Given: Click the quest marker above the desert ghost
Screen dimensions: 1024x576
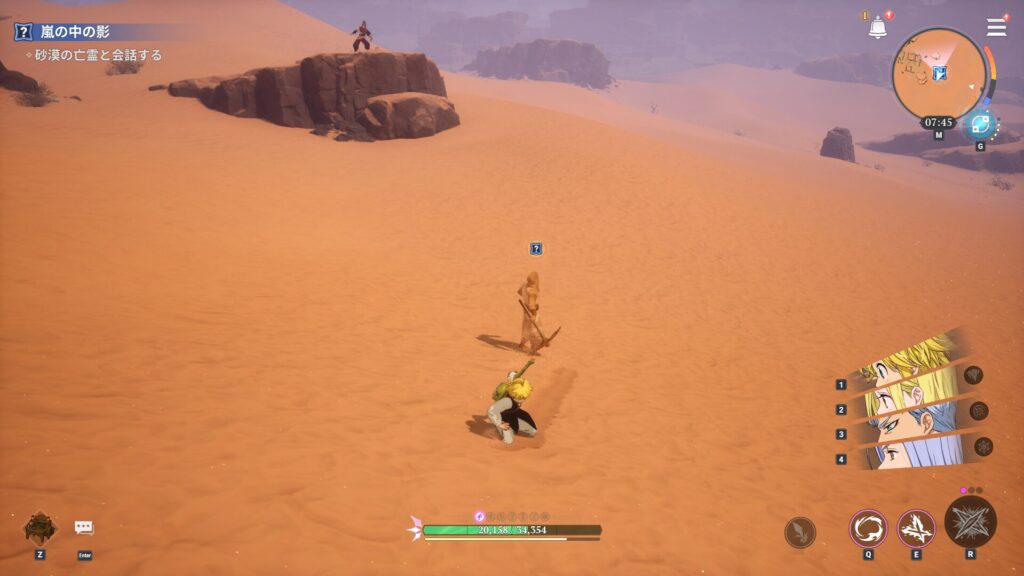Looking at the screenshot, I should point(536,248).
